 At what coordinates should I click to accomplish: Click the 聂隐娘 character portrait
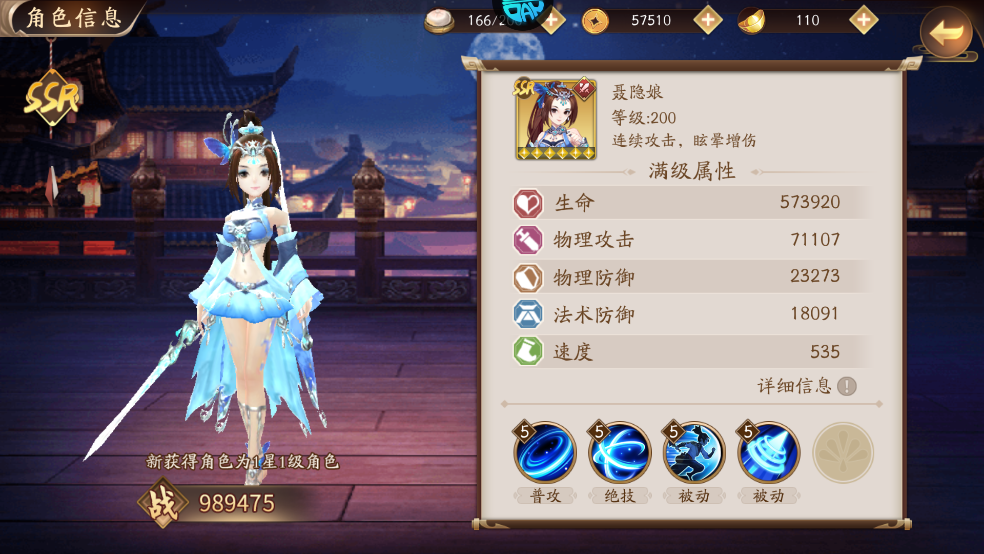[x=555, y=120]
